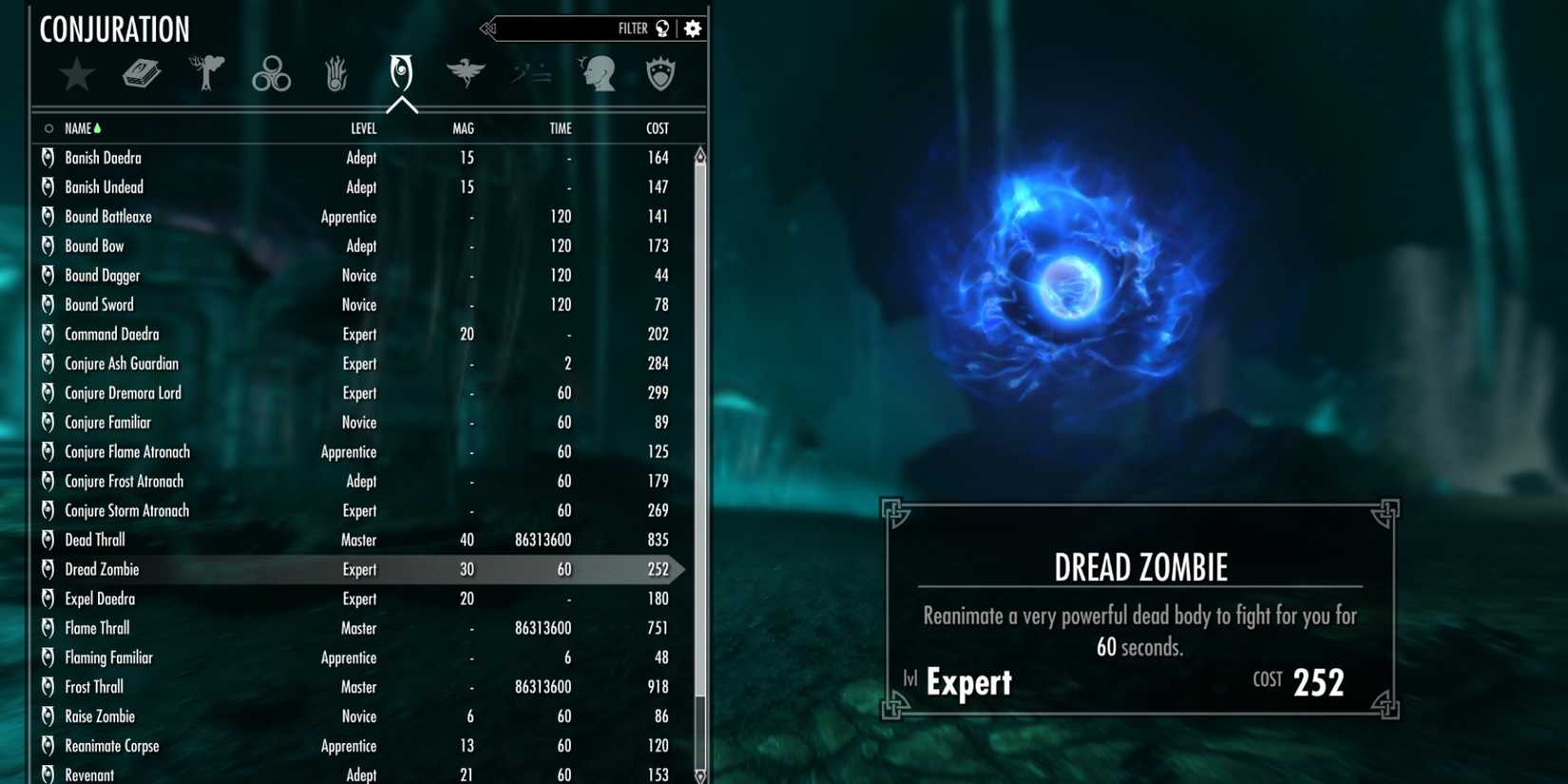Select the tree-shaped spell school icon
Image resolution: width=1568 pixels, height=784 pixels.
pos(206,74)
